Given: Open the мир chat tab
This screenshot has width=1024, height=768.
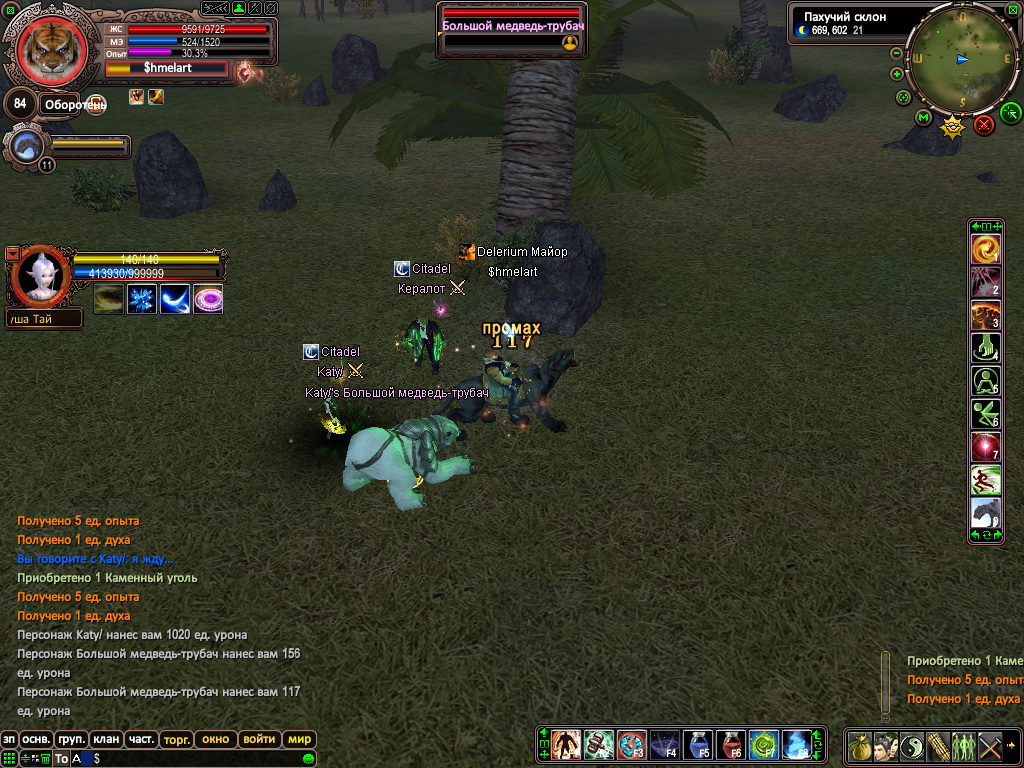Looking at the screenshot, I should [x=299, y=739].
